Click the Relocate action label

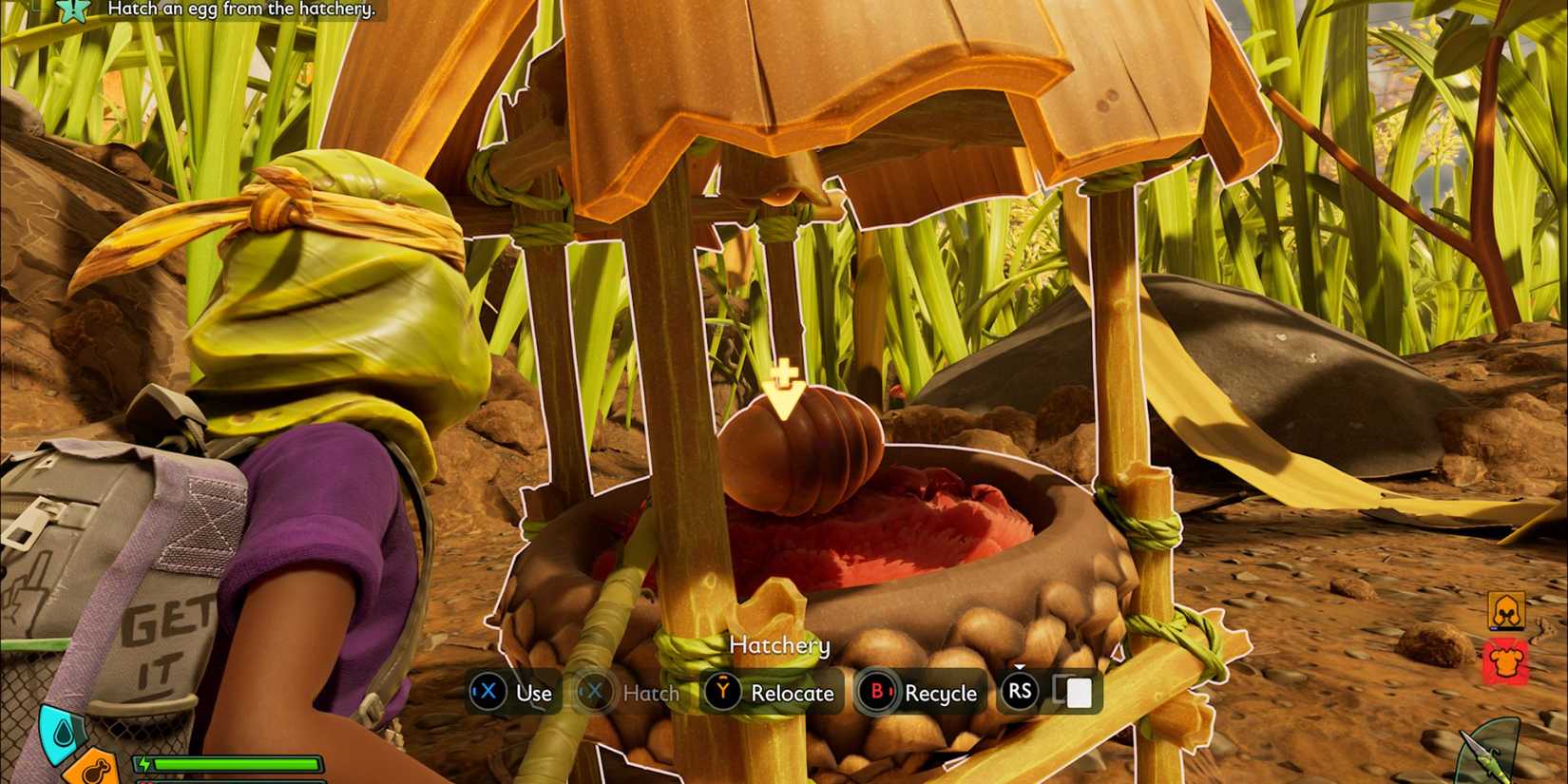coord(794,693)
